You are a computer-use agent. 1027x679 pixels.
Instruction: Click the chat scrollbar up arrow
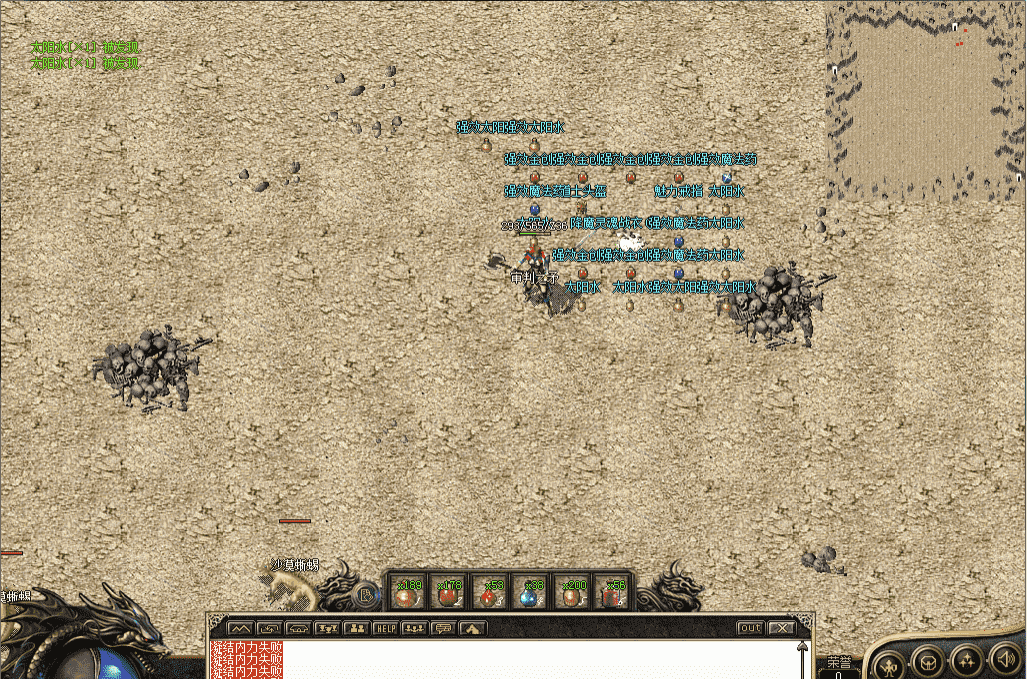[x=802, y=647]
